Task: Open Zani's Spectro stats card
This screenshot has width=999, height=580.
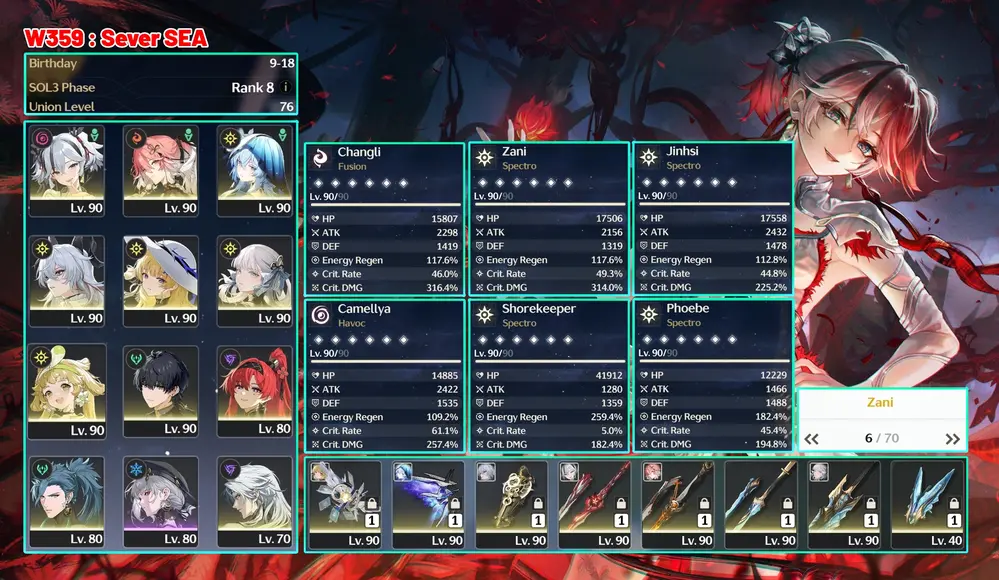Action: (x=548, y=219)
